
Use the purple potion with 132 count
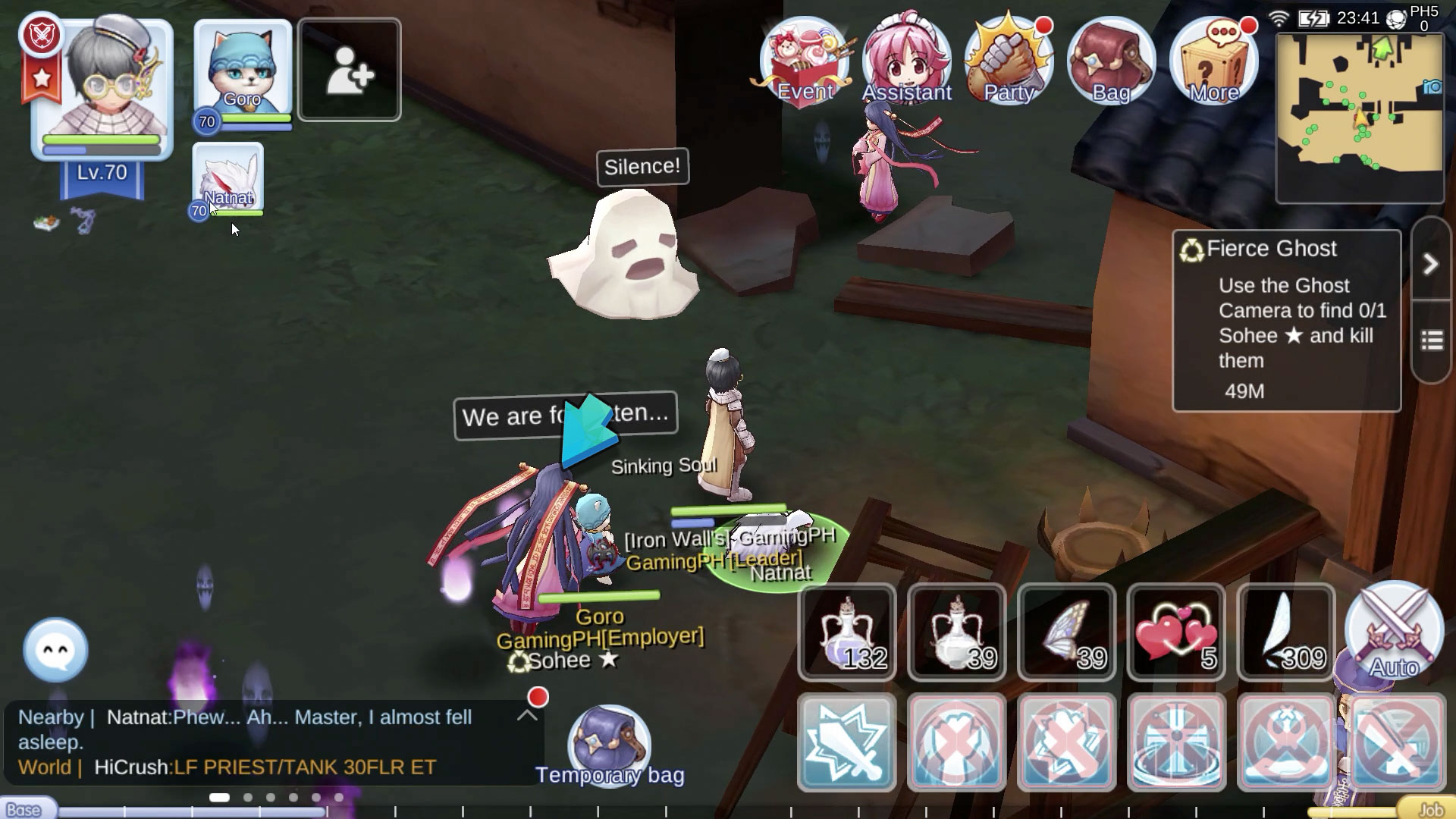click(x=847, y=632)
